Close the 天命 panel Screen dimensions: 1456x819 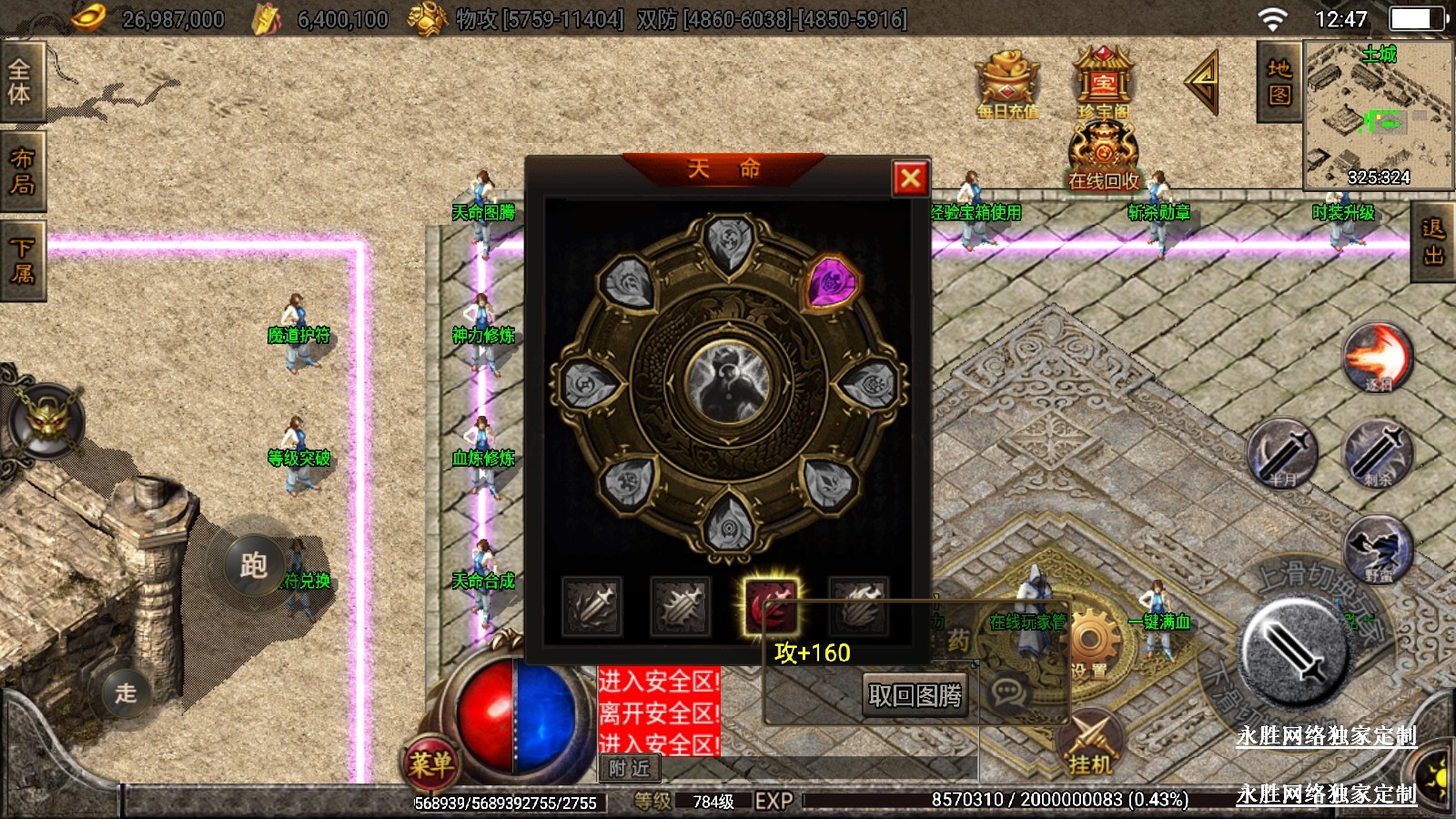(910, 178)
